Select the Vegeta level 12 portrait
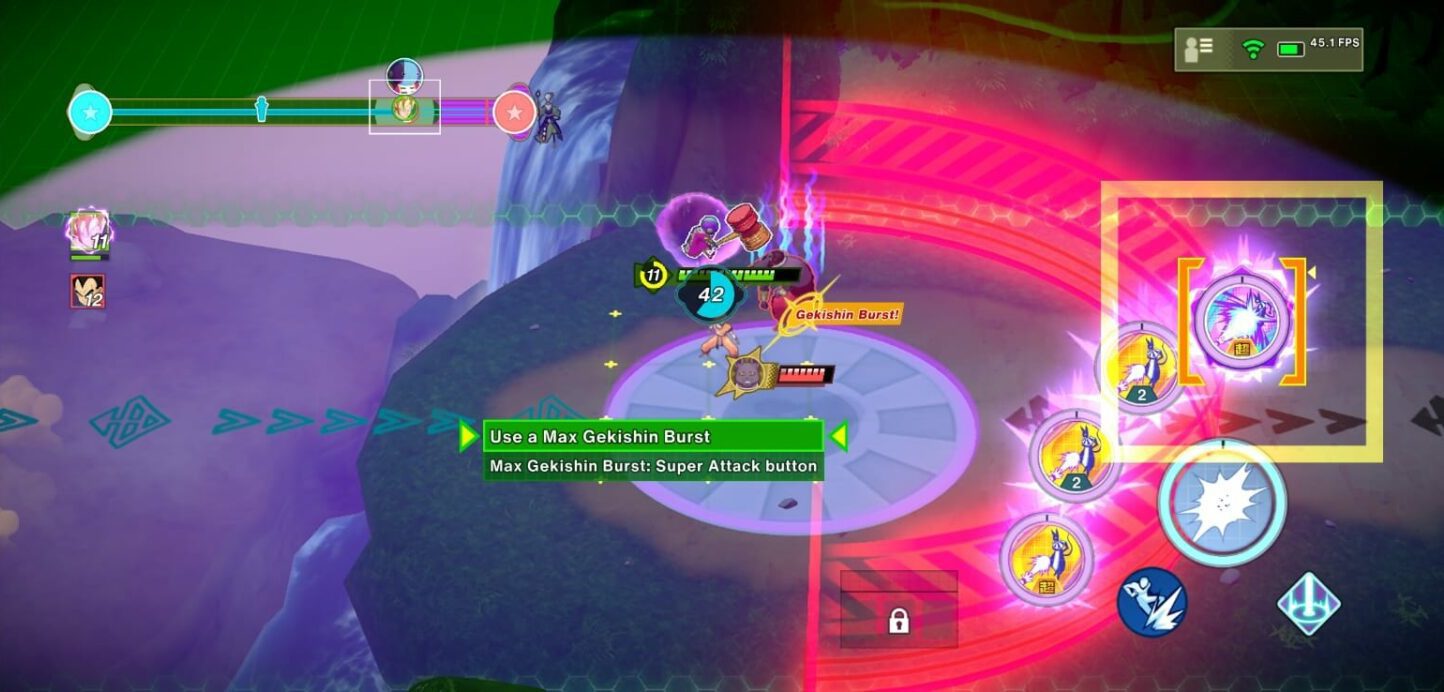 click(88, 291)
